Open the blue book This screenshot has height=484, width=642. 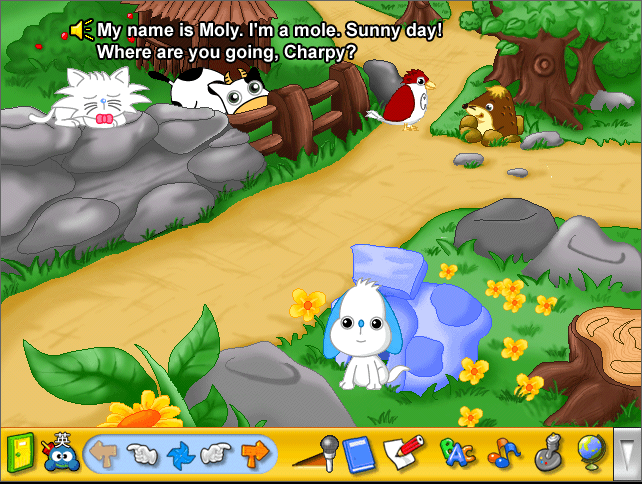358,454
